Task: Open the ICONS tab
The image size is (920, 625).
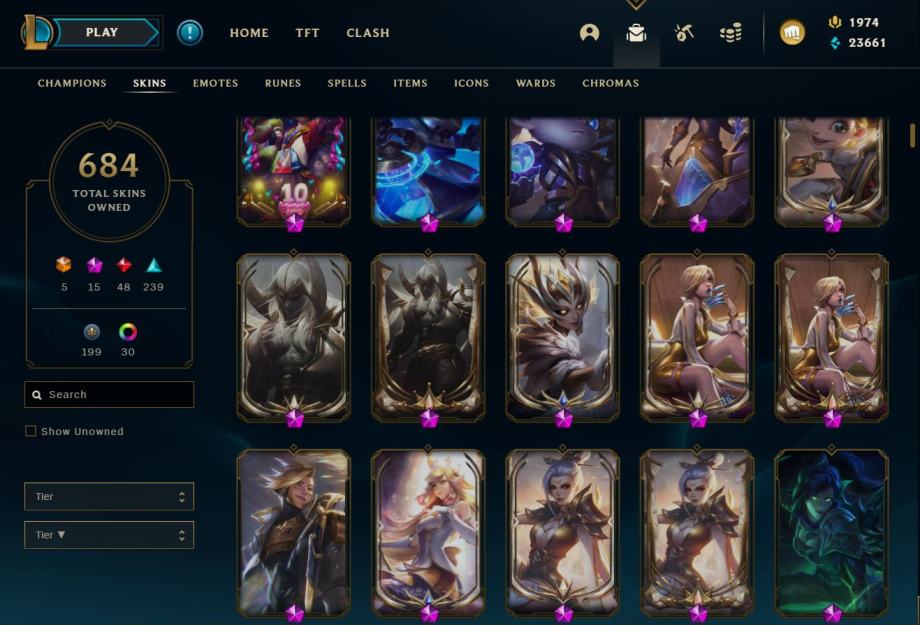Action: tap(471, 83)
